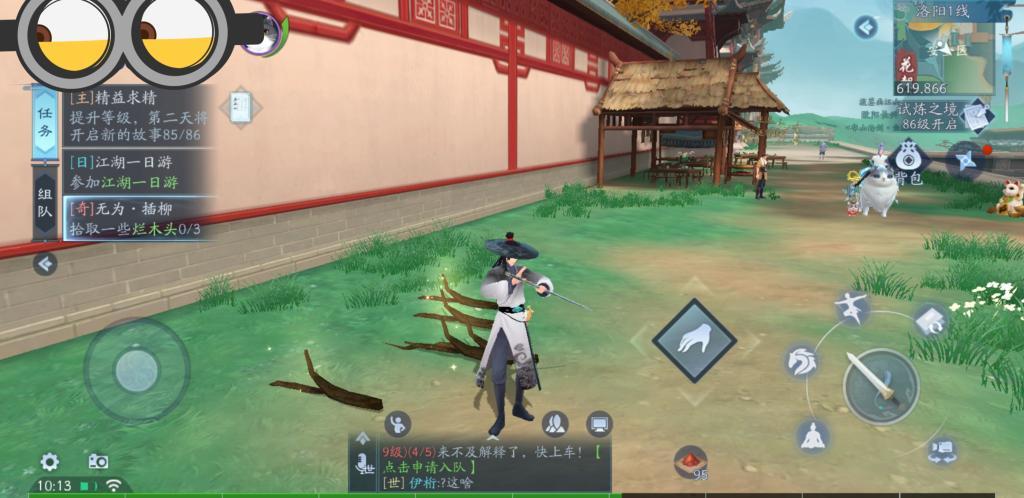1024x498 pixels.
Task: Take a screenshot with the camera icon
Action: coord(98,461)
